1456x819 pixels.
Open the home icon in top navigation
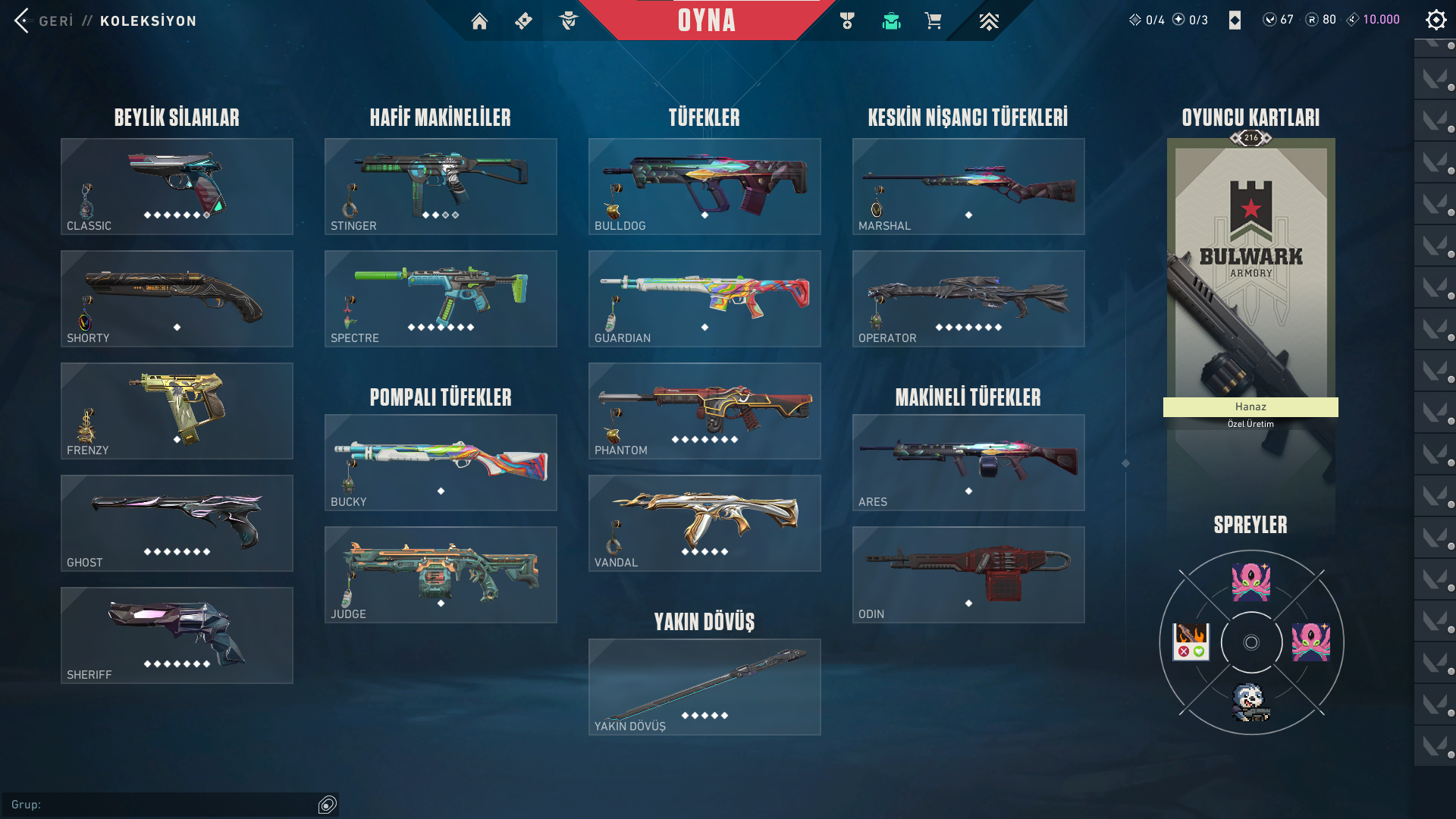(479, 21)
